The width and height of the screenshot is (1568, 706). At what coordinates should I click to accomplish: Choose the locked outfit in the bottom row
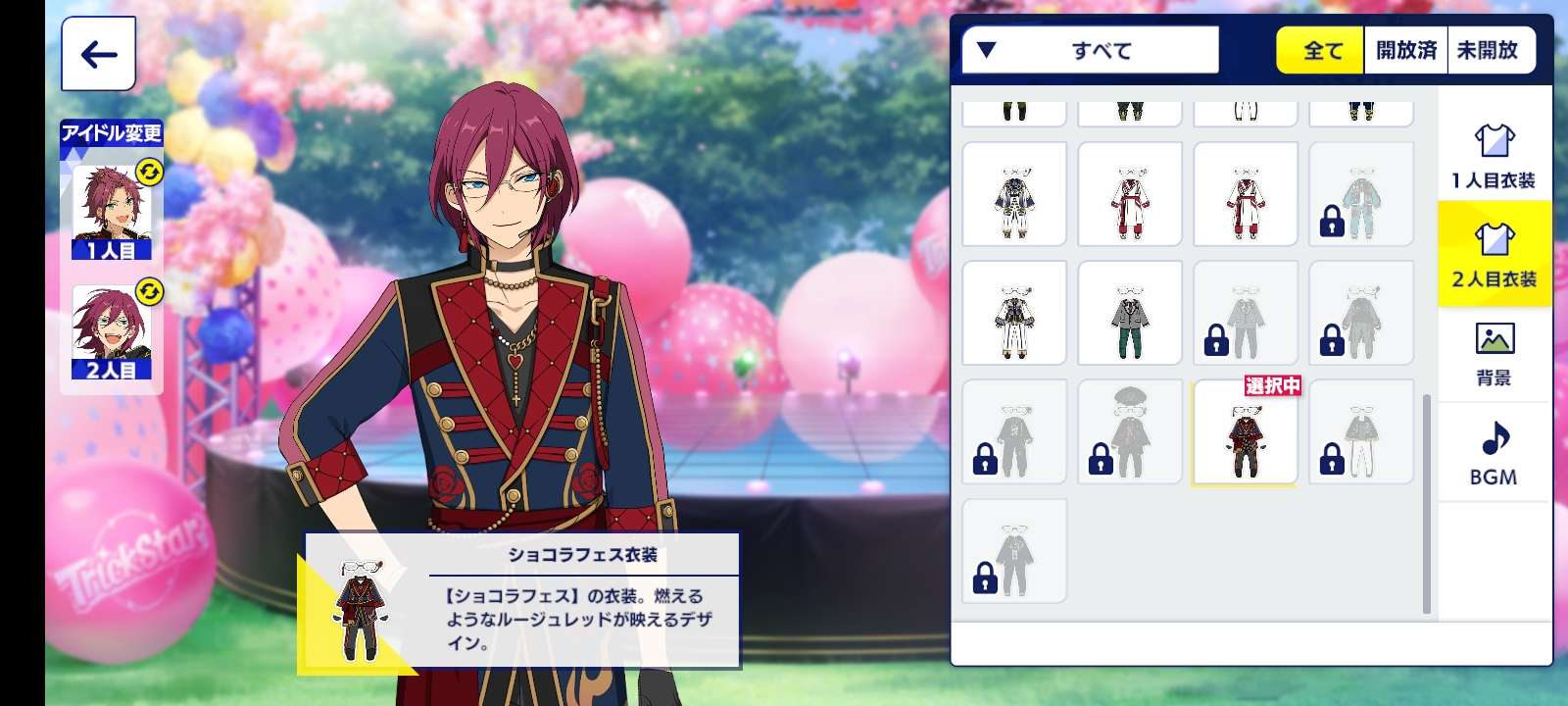point(1014,551)
